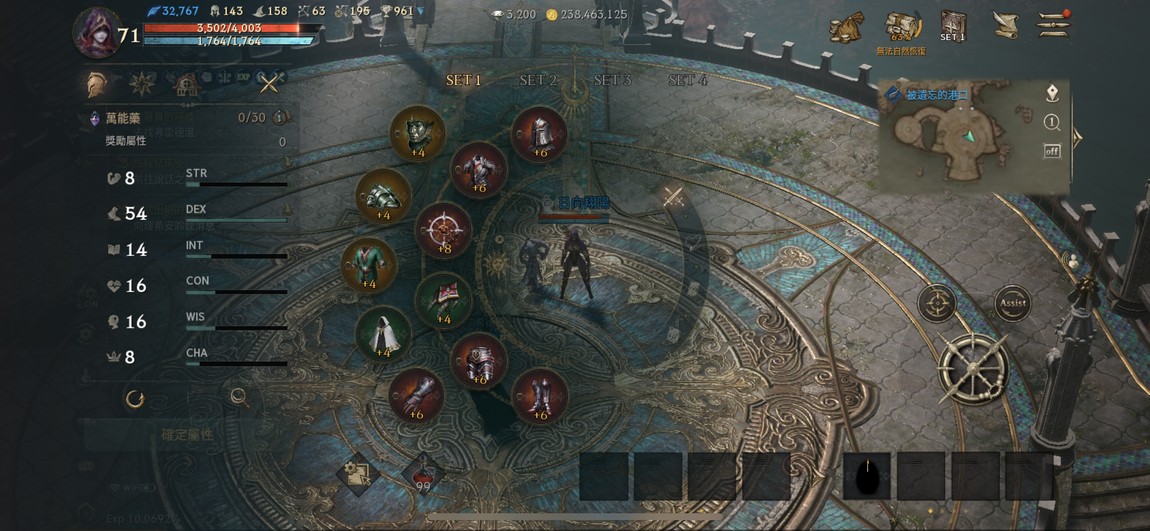
Task: Select the SET 3 equipment tab
Action: point(612,80)
